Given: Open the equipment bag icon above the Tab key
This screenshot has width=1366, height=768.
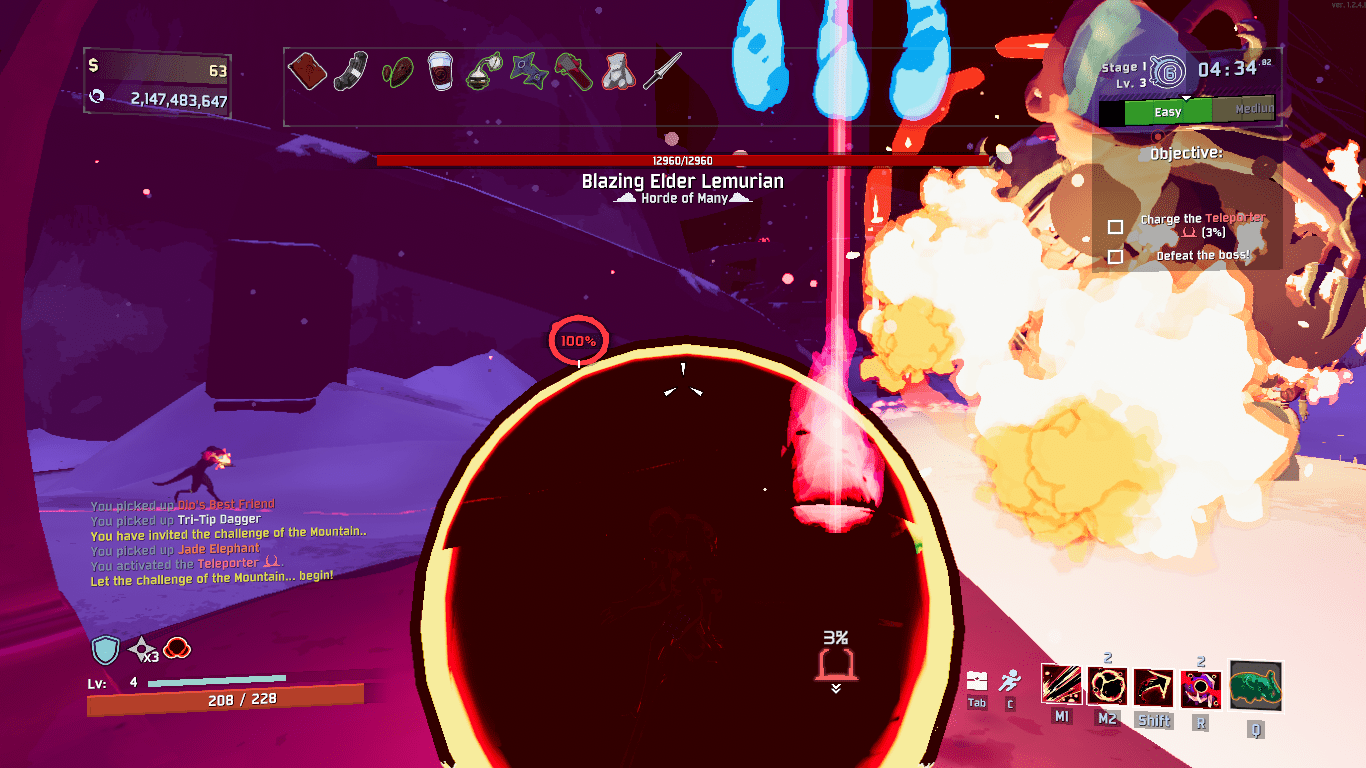Looking at the screenshot, I should click(x=976, y=680).
